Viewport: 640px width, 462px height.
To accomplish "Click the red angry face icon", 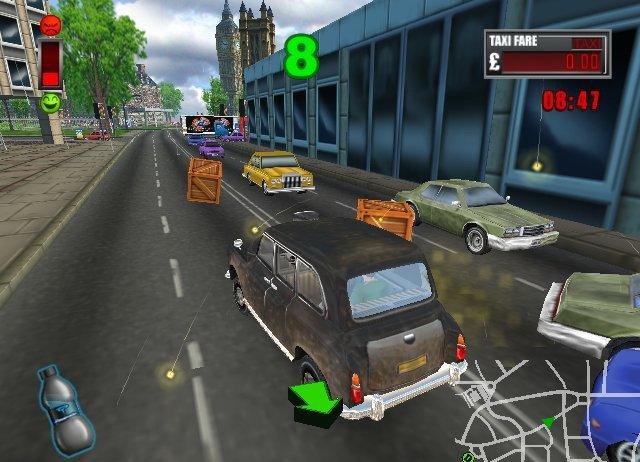I will point(51,24).
